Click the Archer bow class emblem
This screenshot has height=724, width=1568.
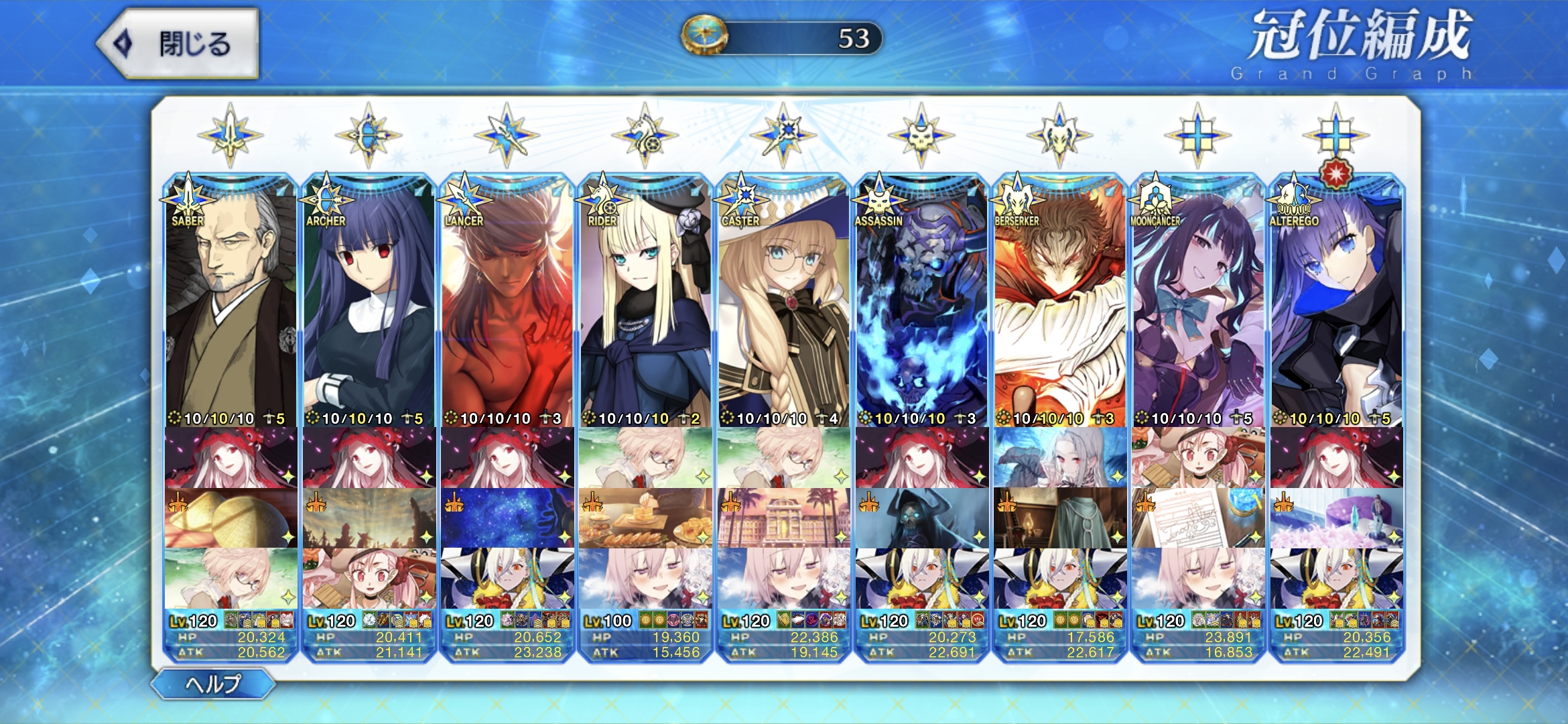tap(369, 135)
